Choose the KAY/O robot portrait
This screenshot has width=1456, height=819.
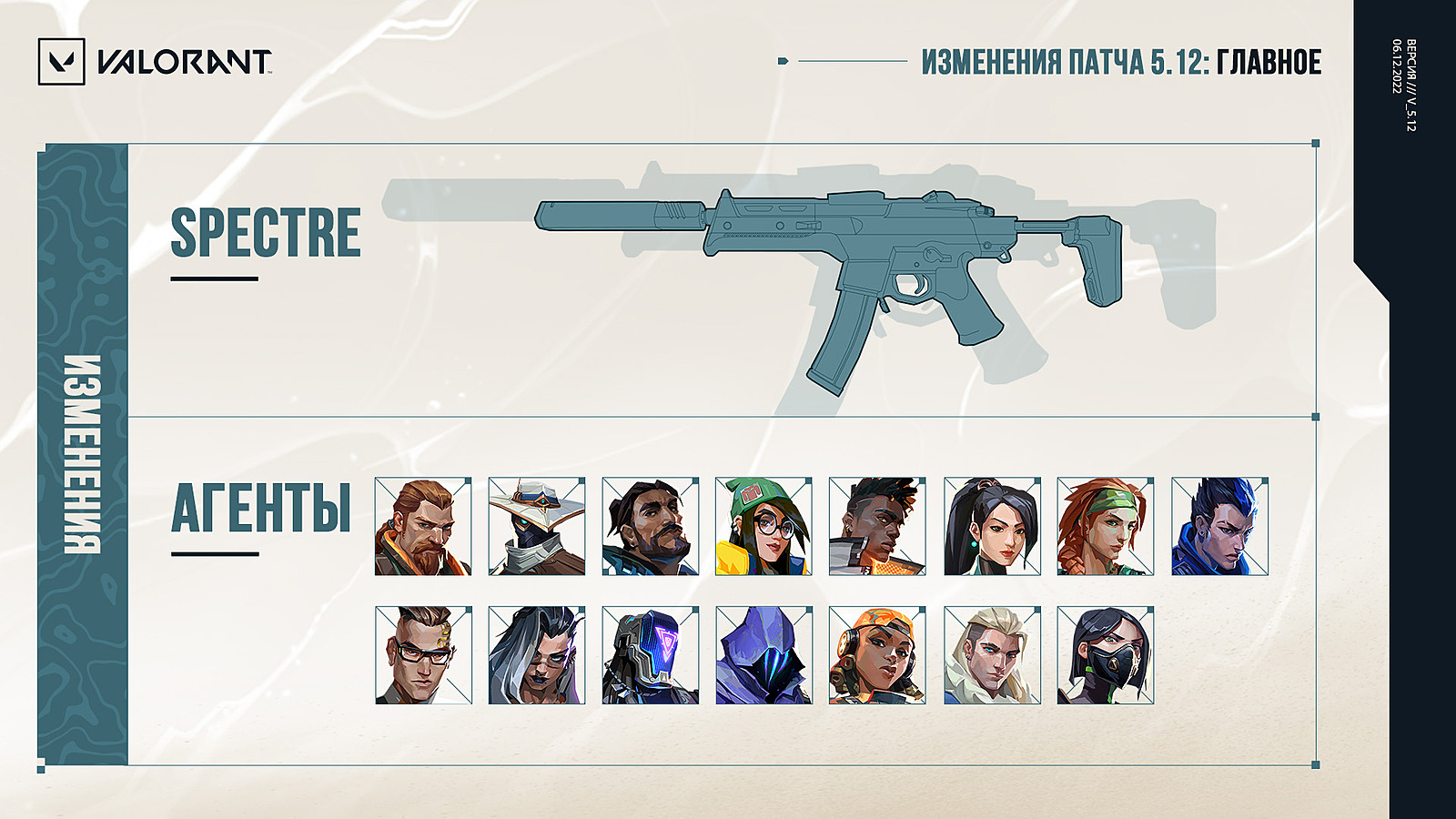pyautogui.click(x=651, y=655)
